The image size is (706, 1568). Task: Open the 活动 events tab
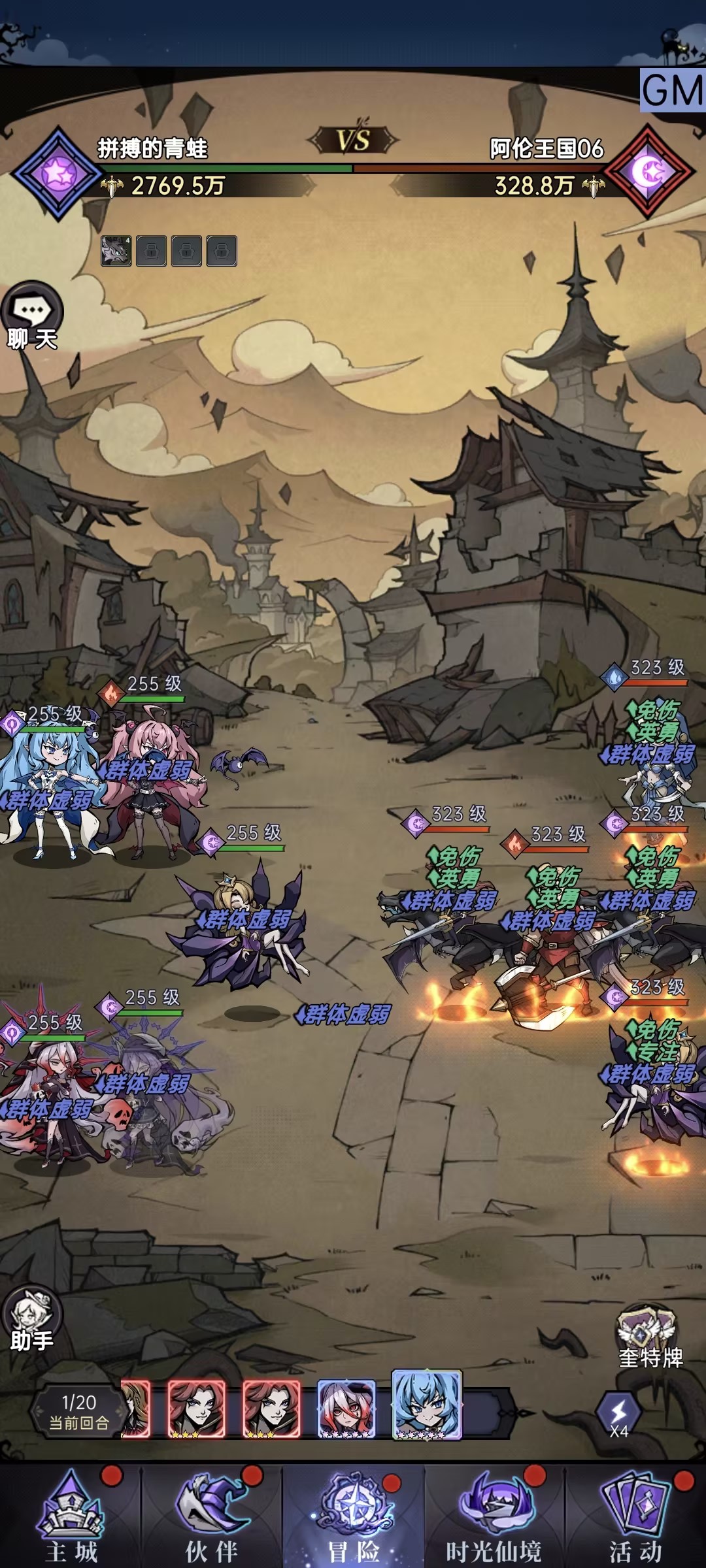pos(635,1517)
